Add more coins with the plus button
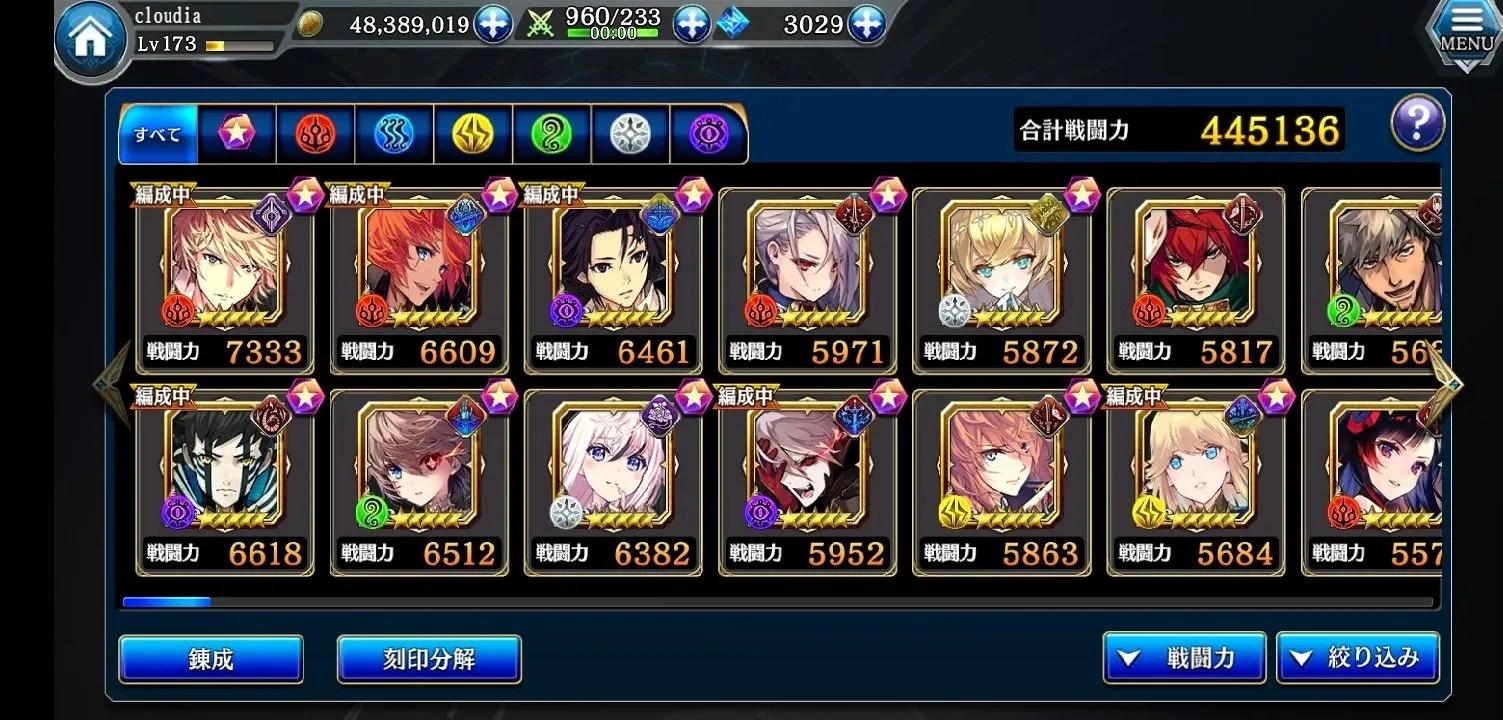 pos(493,24)
